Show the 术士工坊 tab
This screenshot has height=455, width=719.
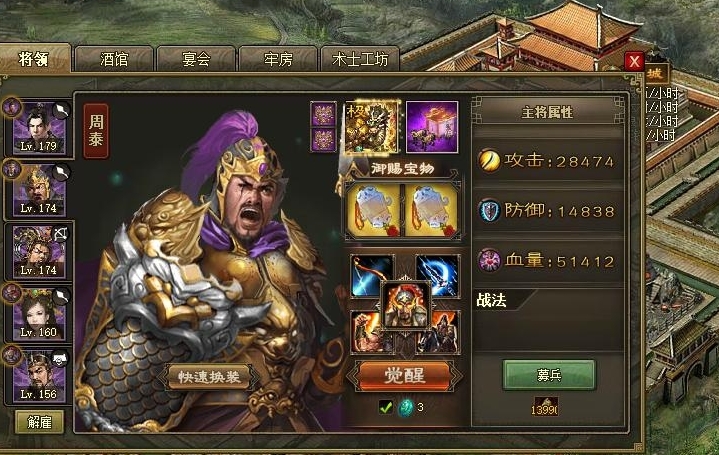360,58
